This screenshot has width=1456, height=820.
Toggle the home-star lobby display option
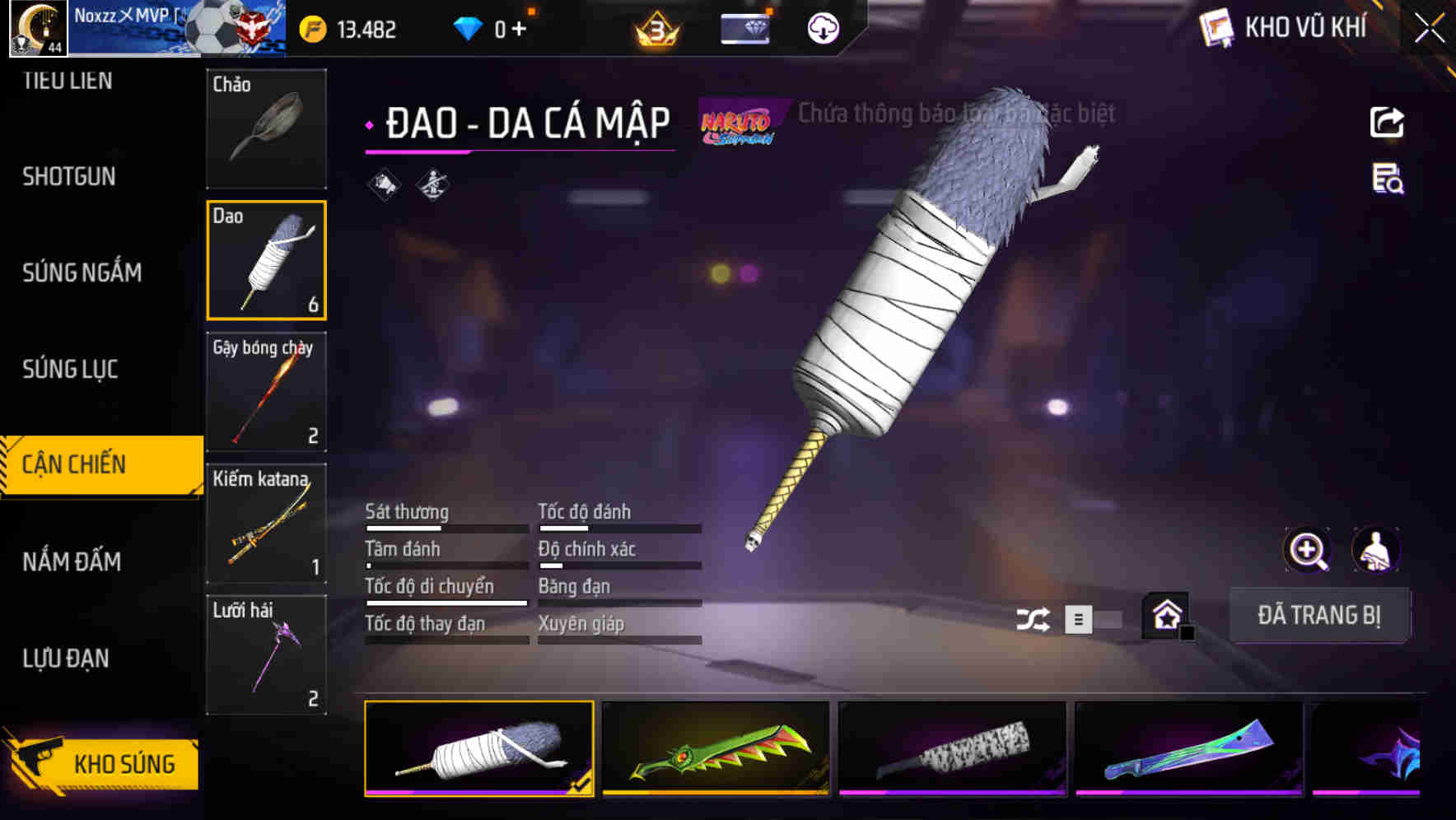1165,615
